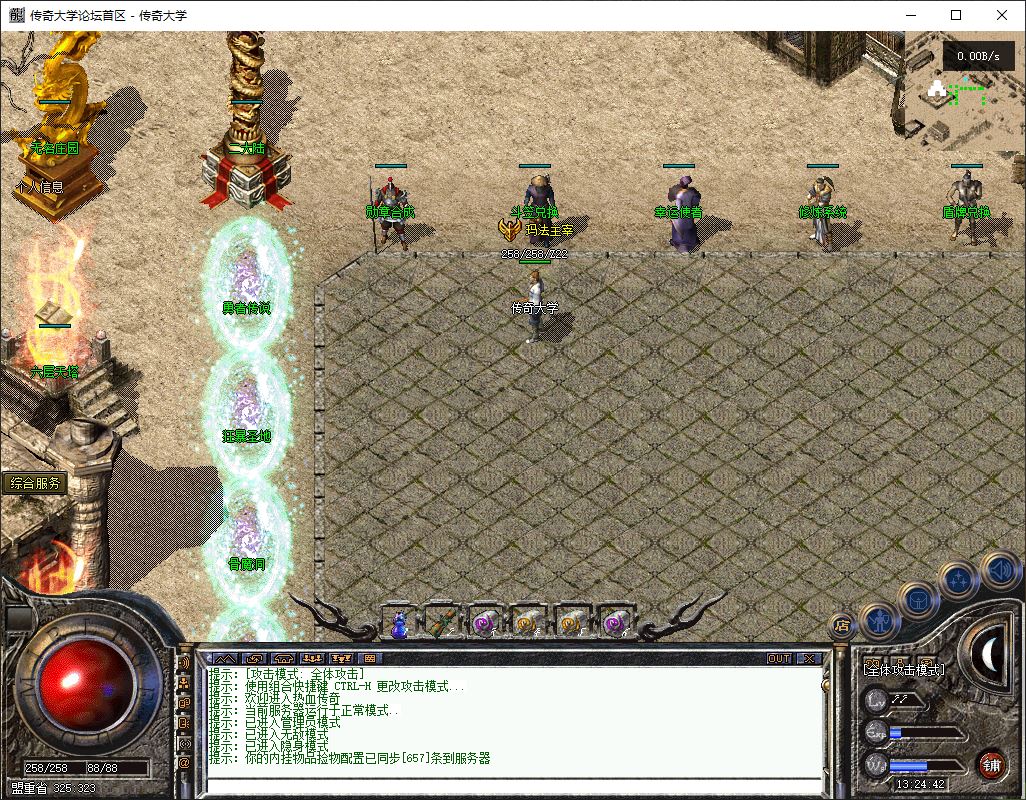Maximize the game window
This screenshot has height=800, width=1026.
[x=956, y=15]
